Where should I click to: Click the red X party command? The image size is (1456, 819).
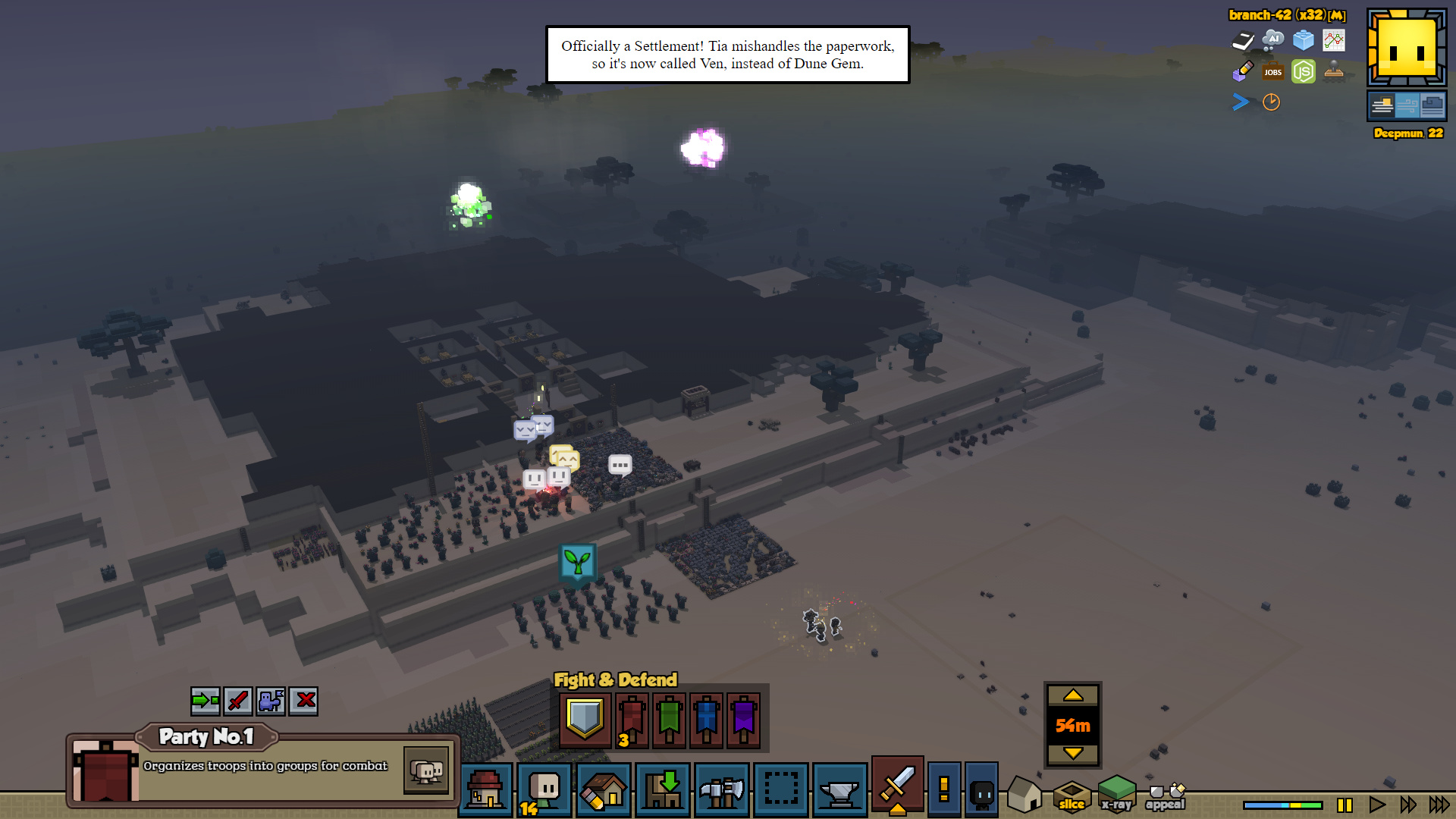tap(304, 701)
